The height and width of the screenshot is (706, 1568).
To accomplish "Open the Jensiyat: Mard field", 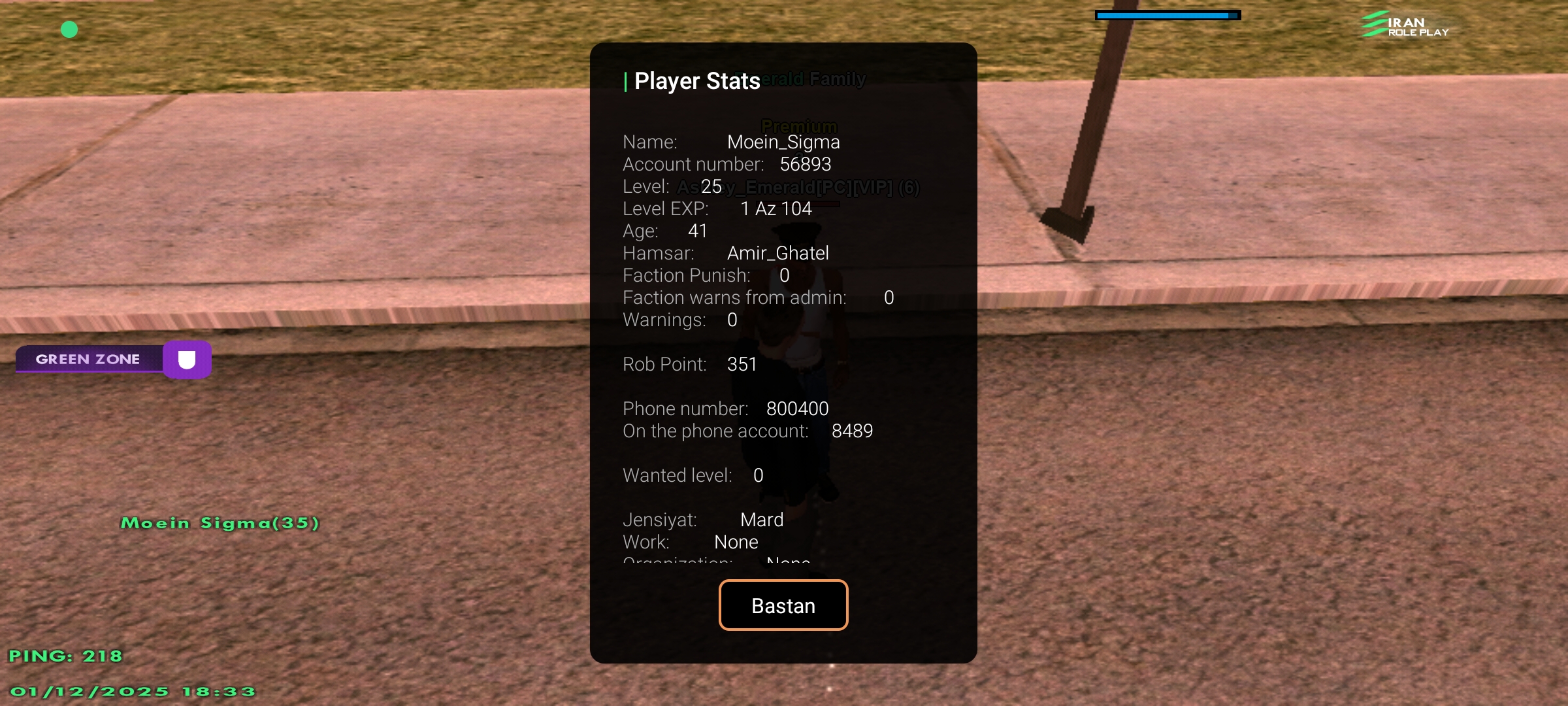I will pos(702,518).
